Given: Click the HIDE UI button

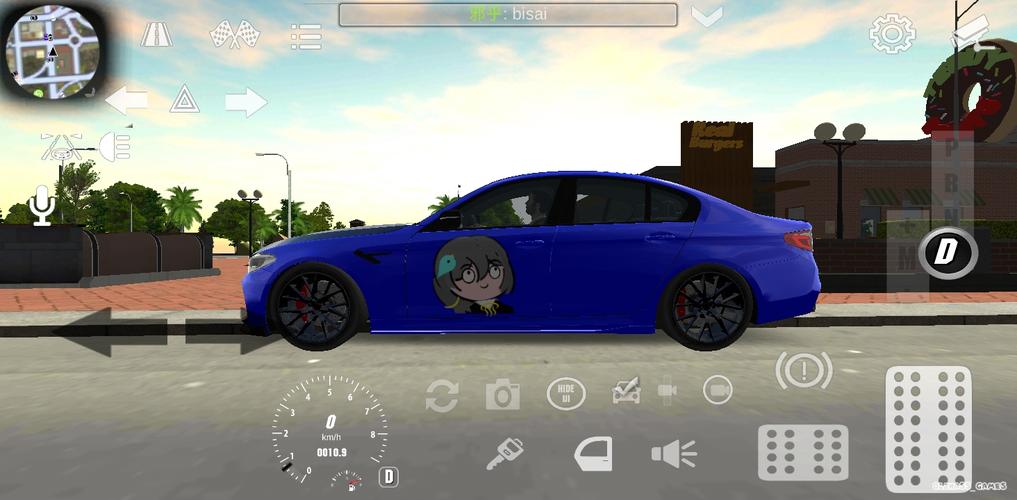Looking at the screenshot, I should pos(565,393).
